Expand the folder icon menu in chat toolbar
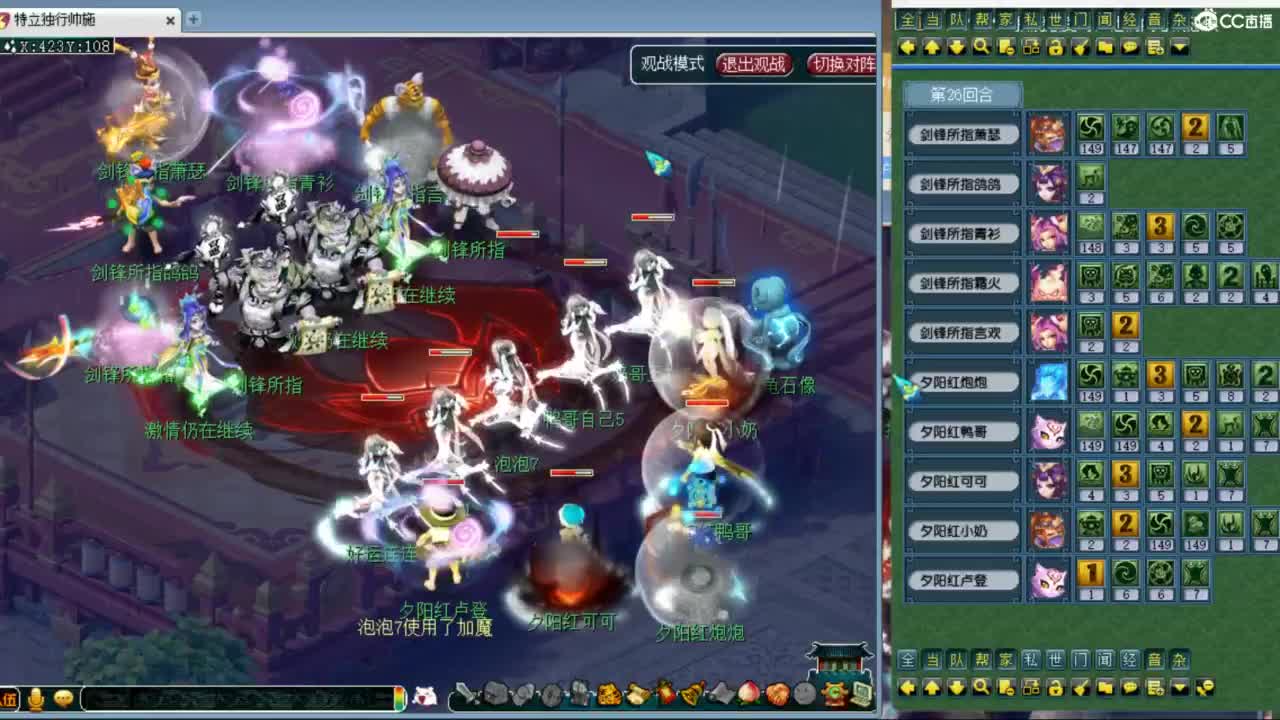 tap(1103, 46)
